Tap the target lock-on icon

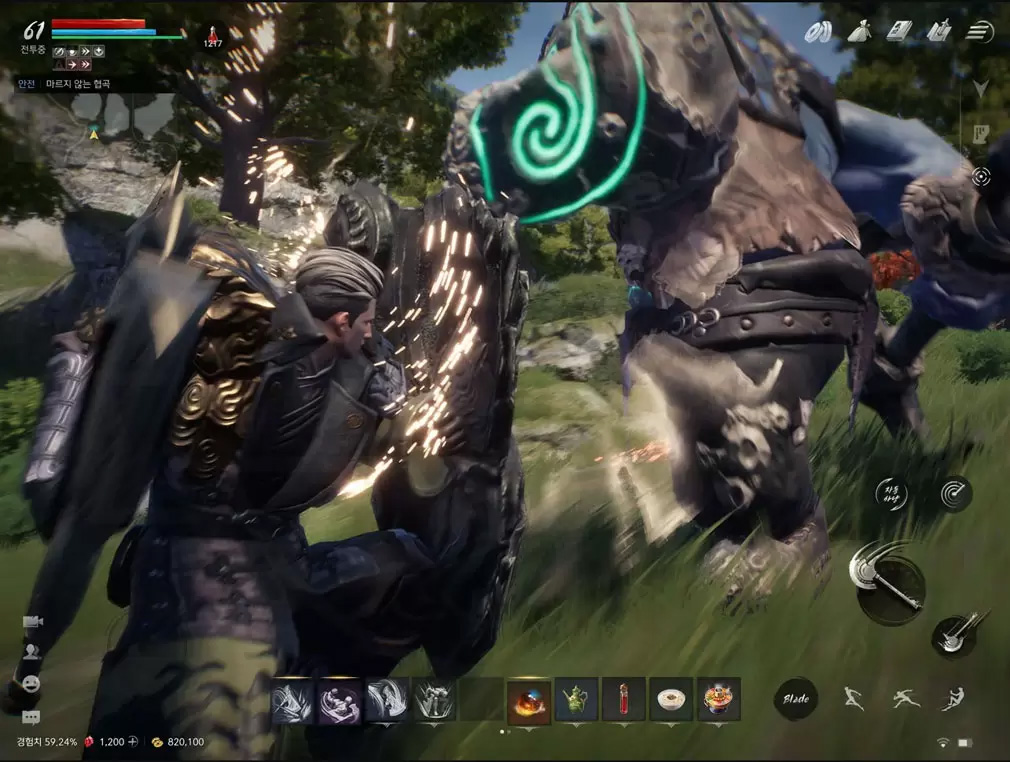(x=981, y=177)
